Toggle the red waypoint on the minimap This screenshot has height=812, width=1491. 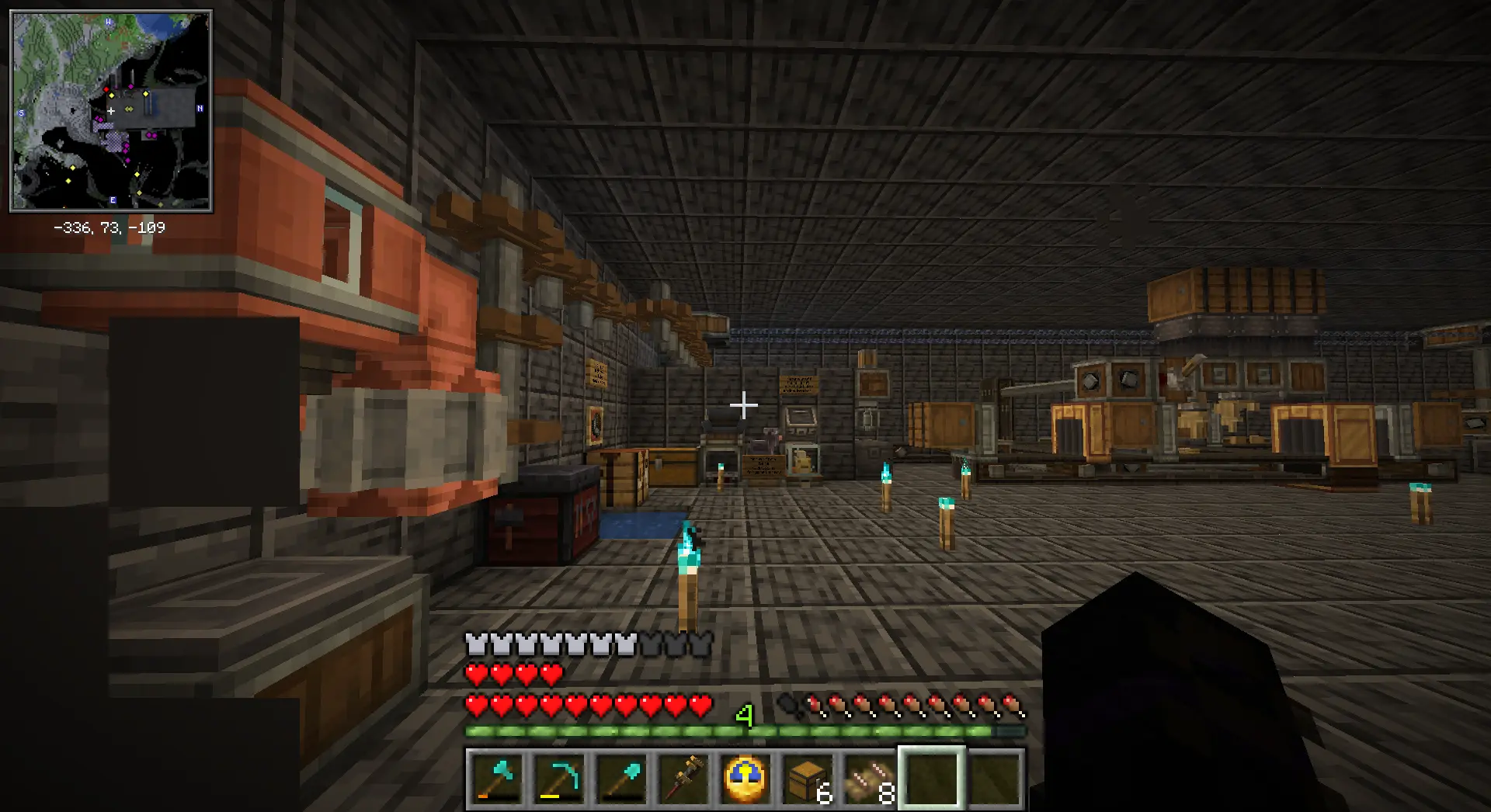click(106, 89)
